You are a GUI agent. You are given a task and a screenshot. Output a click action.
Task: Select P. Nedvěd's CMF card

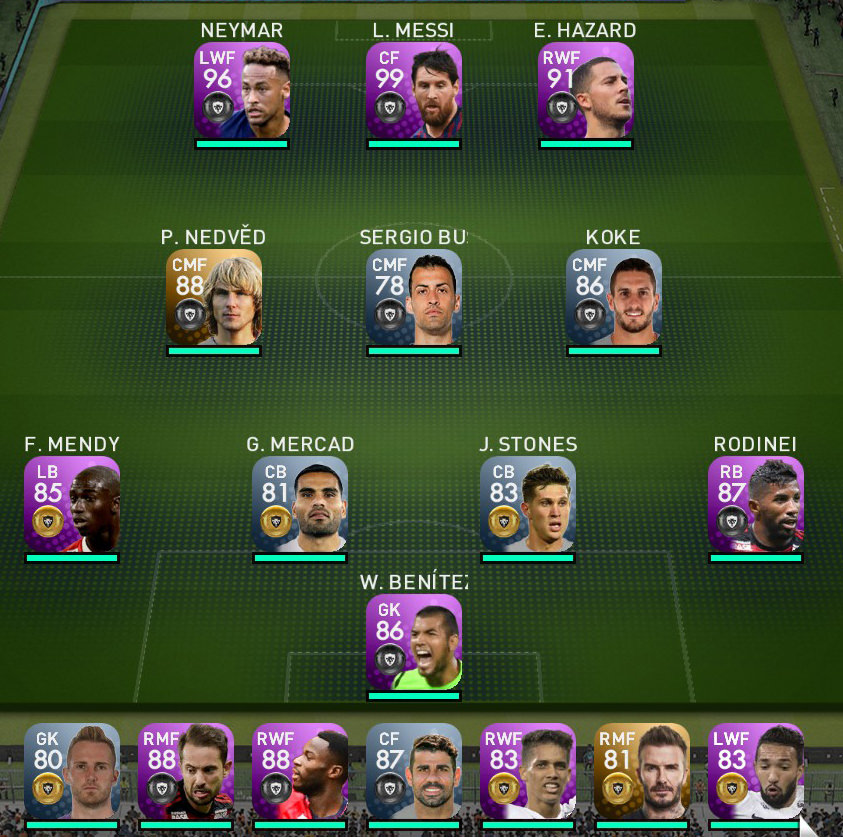214,297
